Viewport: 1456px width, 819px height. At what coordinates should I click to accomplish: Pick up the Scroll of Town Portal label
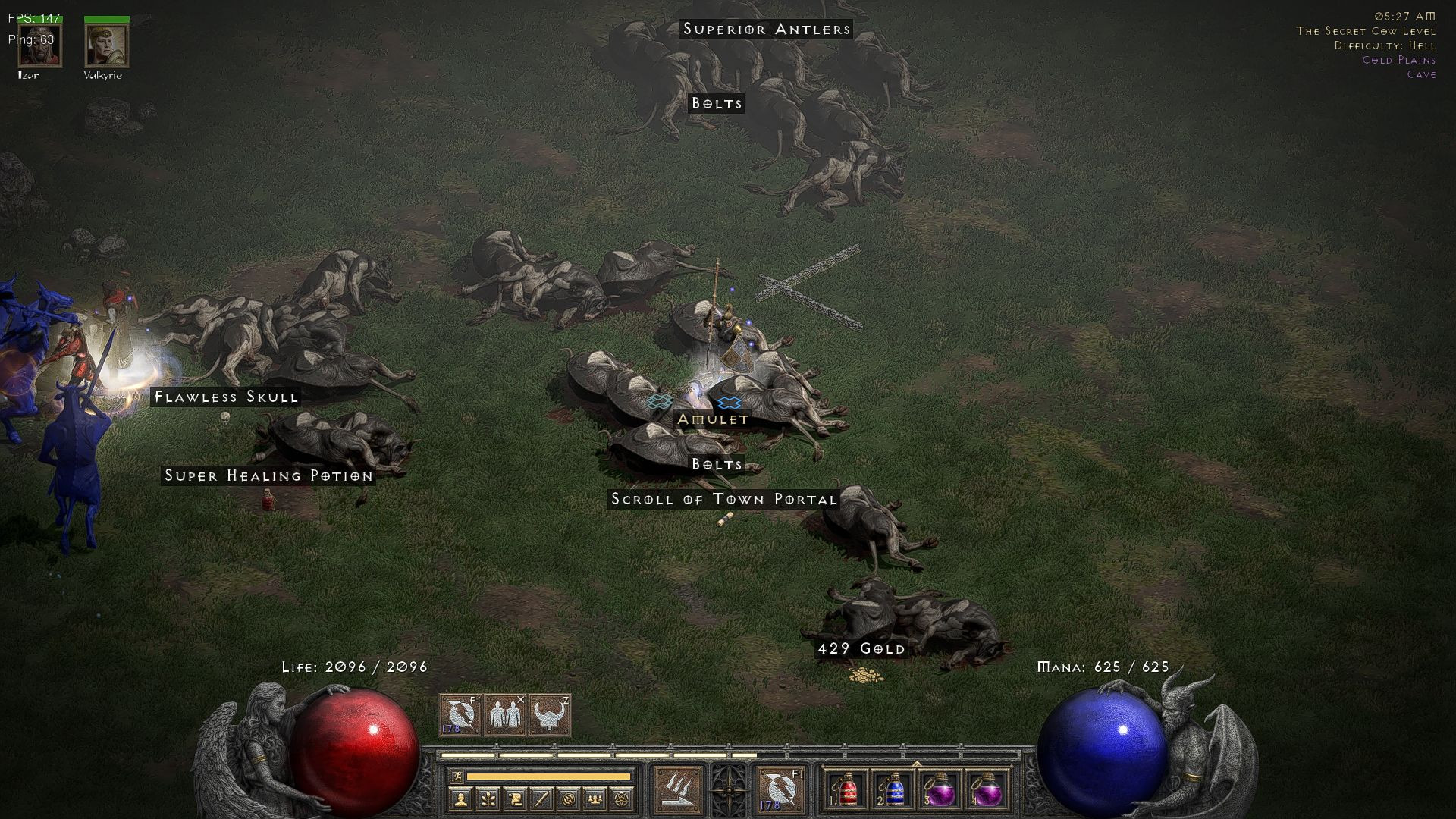click(x=723, y=499)
